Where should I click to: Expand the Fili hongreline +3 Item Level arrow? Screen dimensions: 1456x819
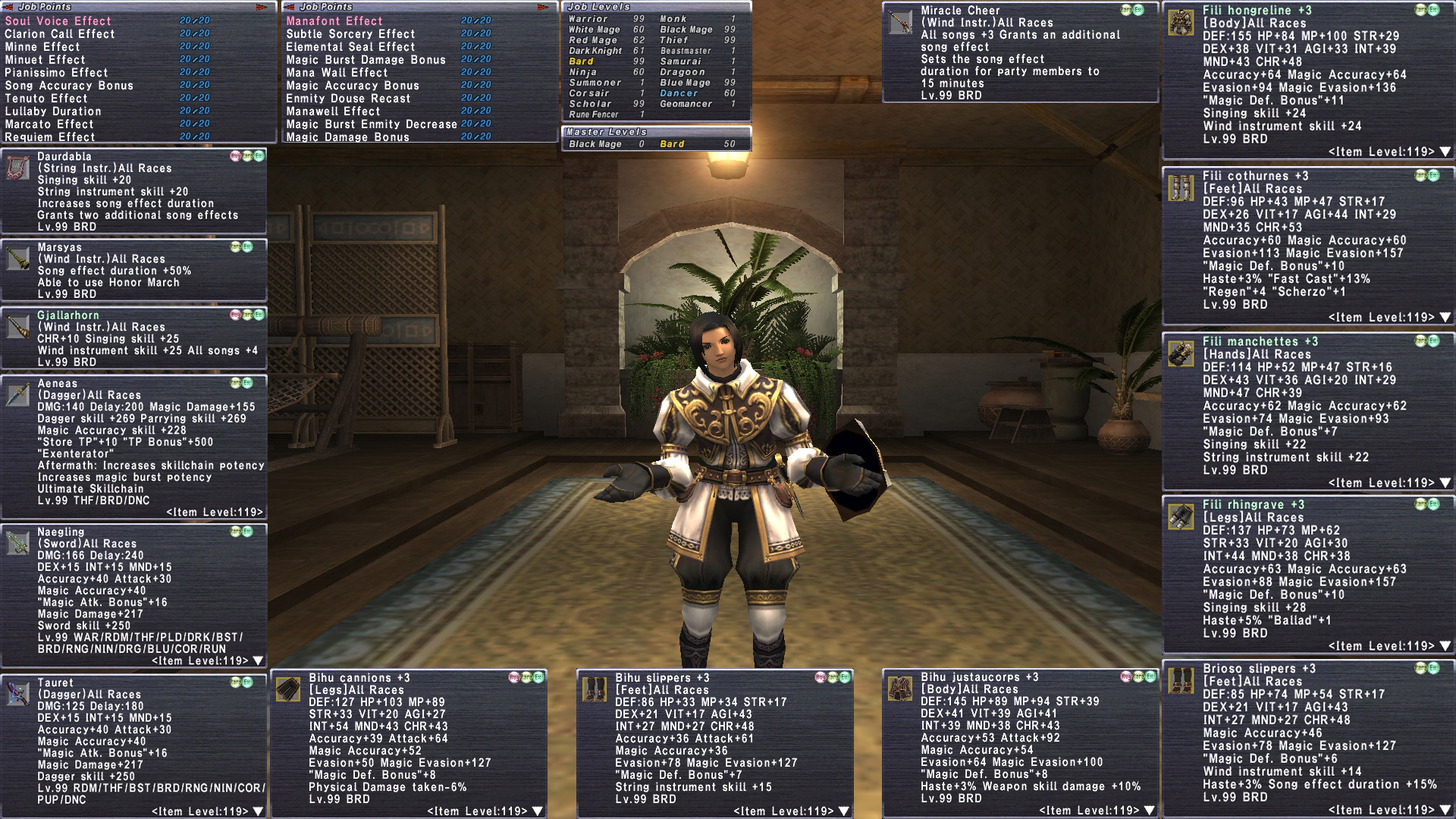click(x=1445, y=152)
